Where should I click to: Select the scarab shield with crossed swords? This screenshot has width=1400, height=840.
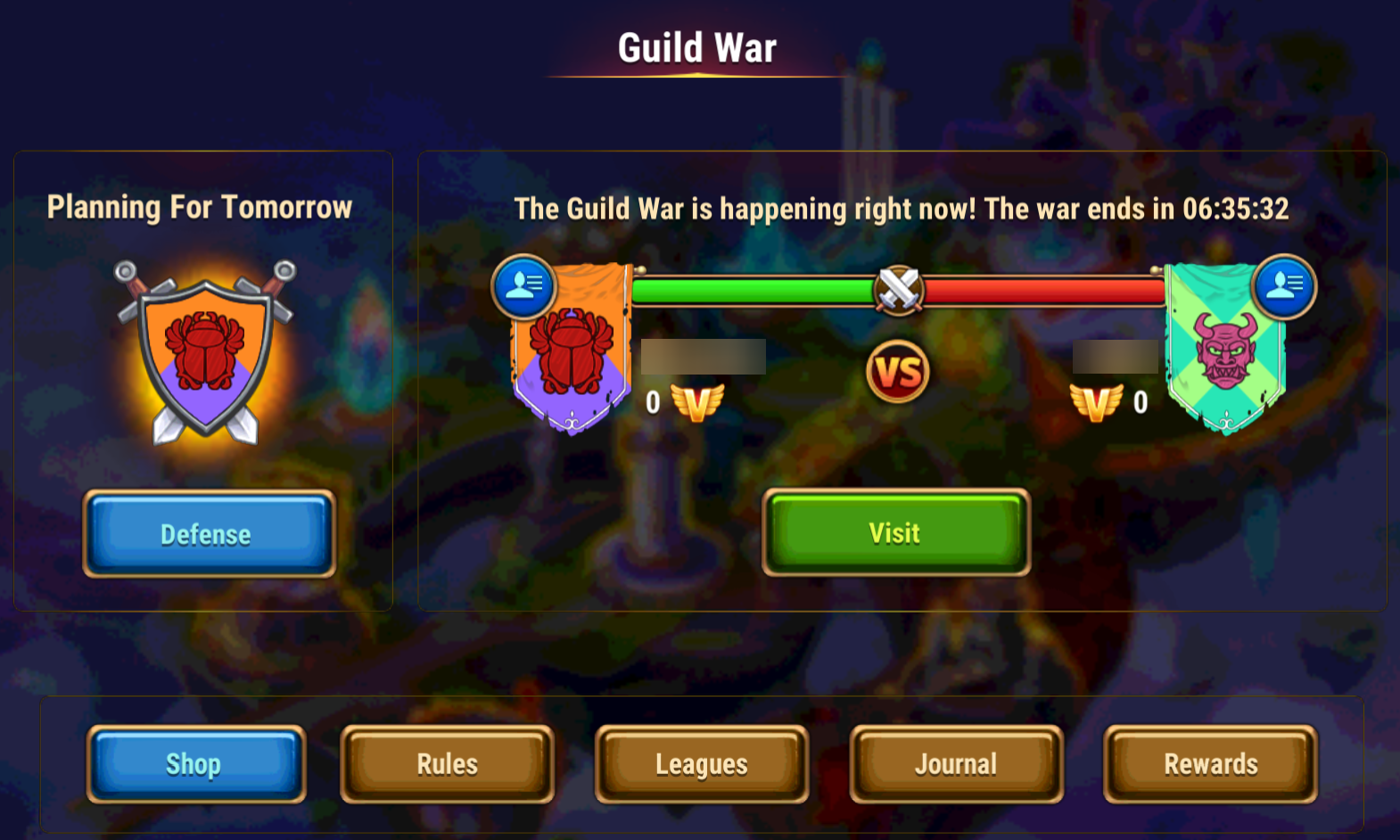tap(205, 354)
